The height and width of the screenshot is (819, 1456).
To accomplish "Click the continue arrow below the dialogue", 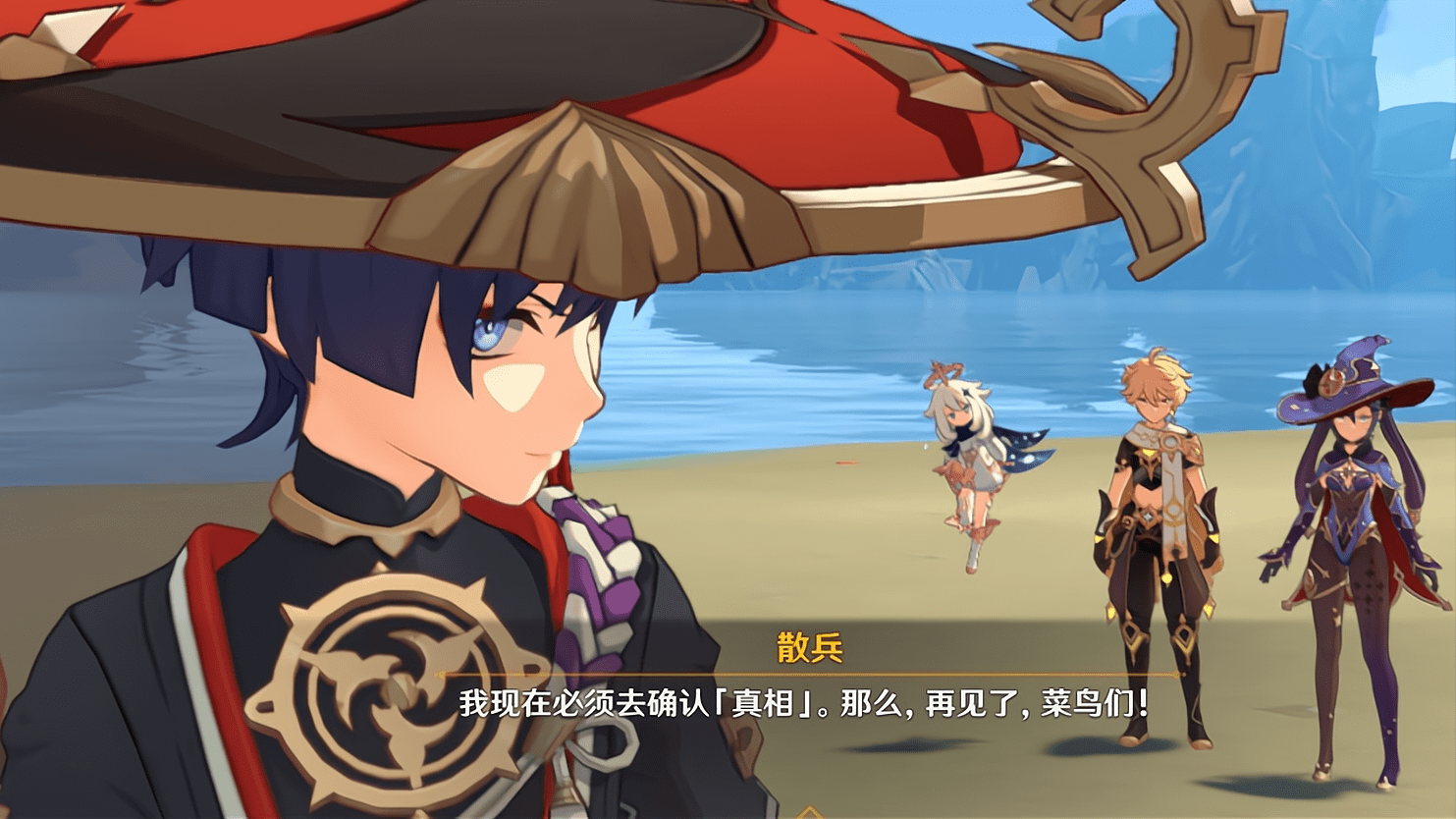I will click(x=811, y=811).
